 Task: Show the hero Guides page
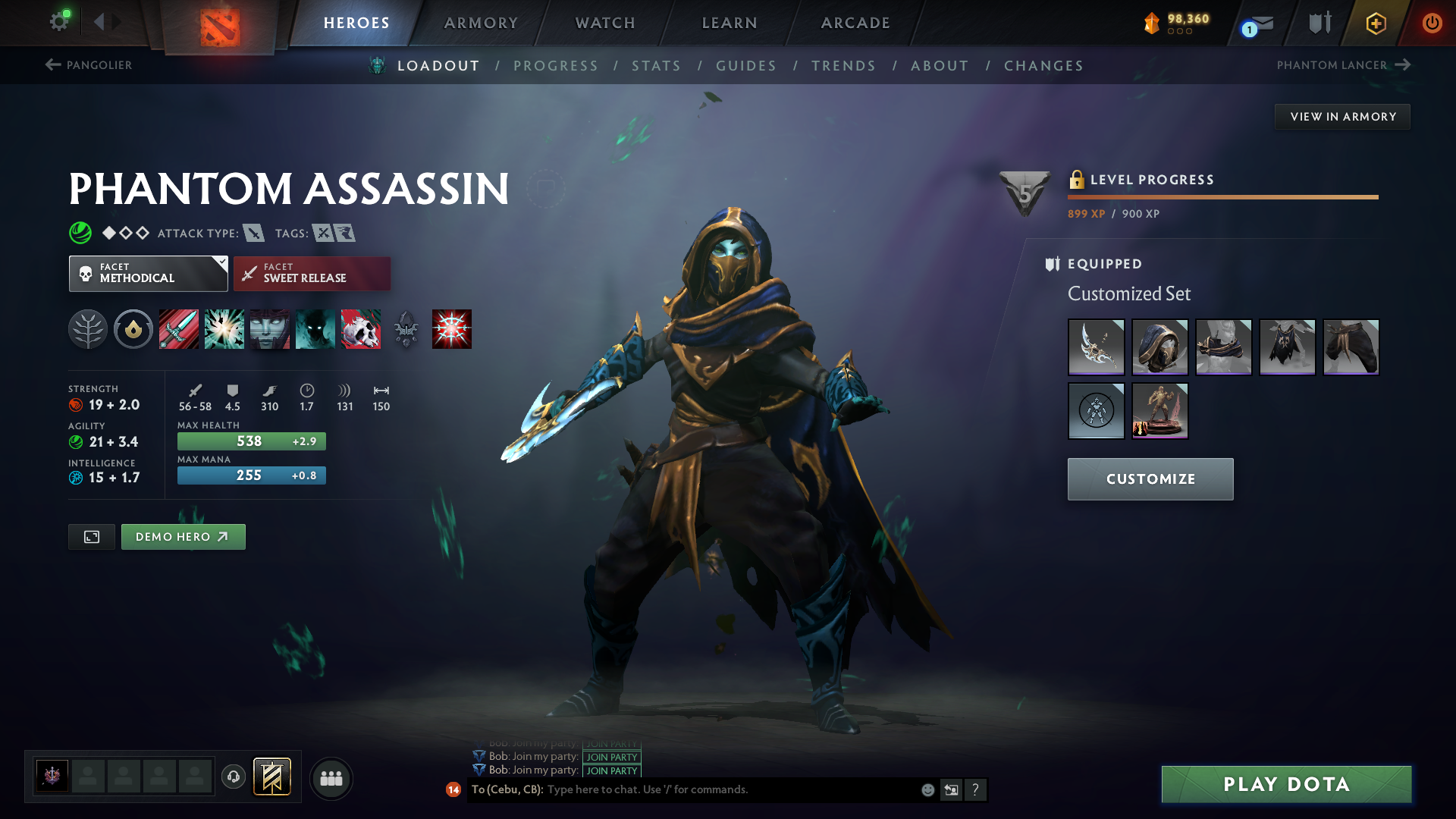coord(746,66)
